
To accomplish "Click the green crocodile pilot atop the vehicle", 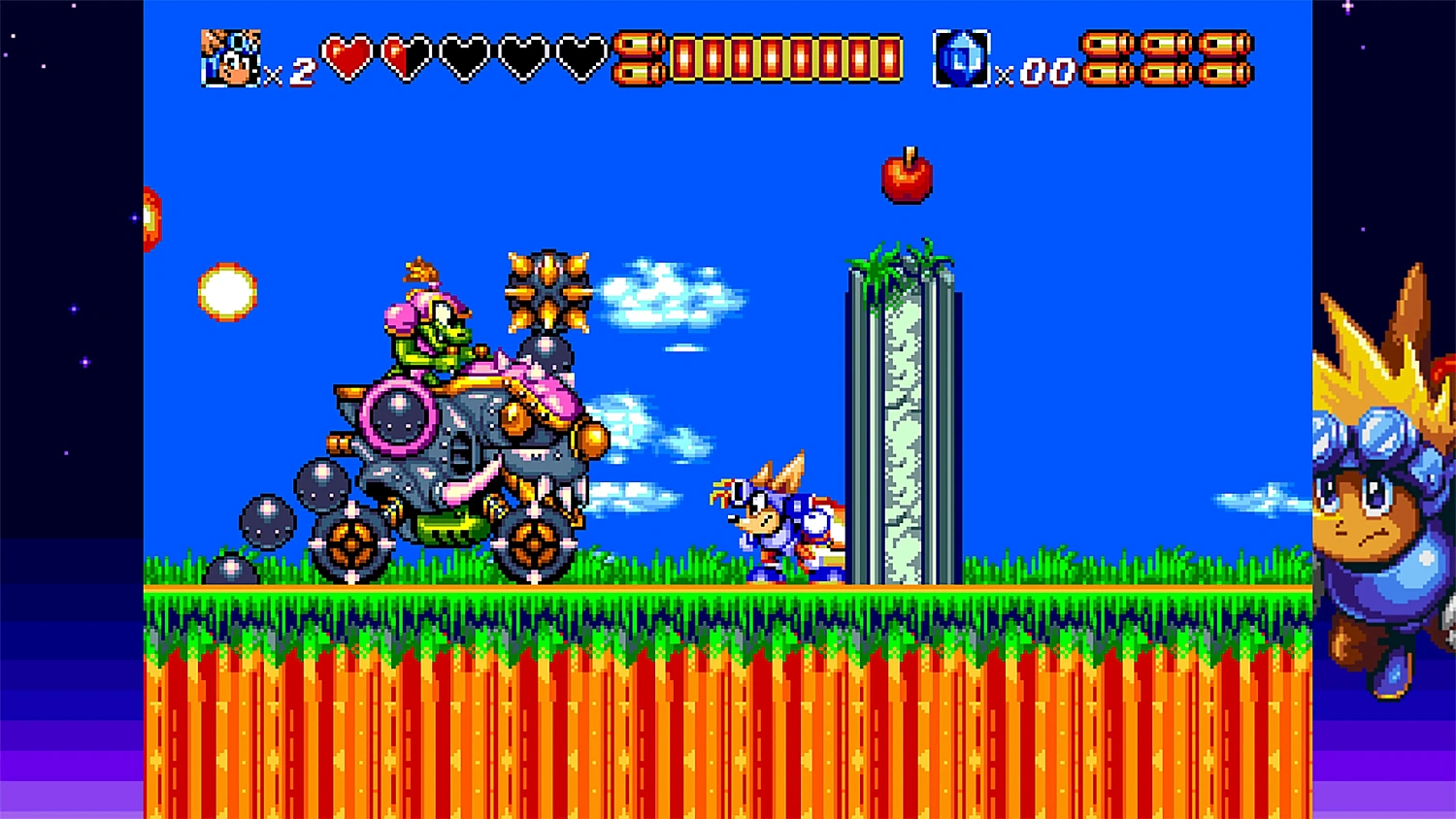I will (x=435, y=330).
